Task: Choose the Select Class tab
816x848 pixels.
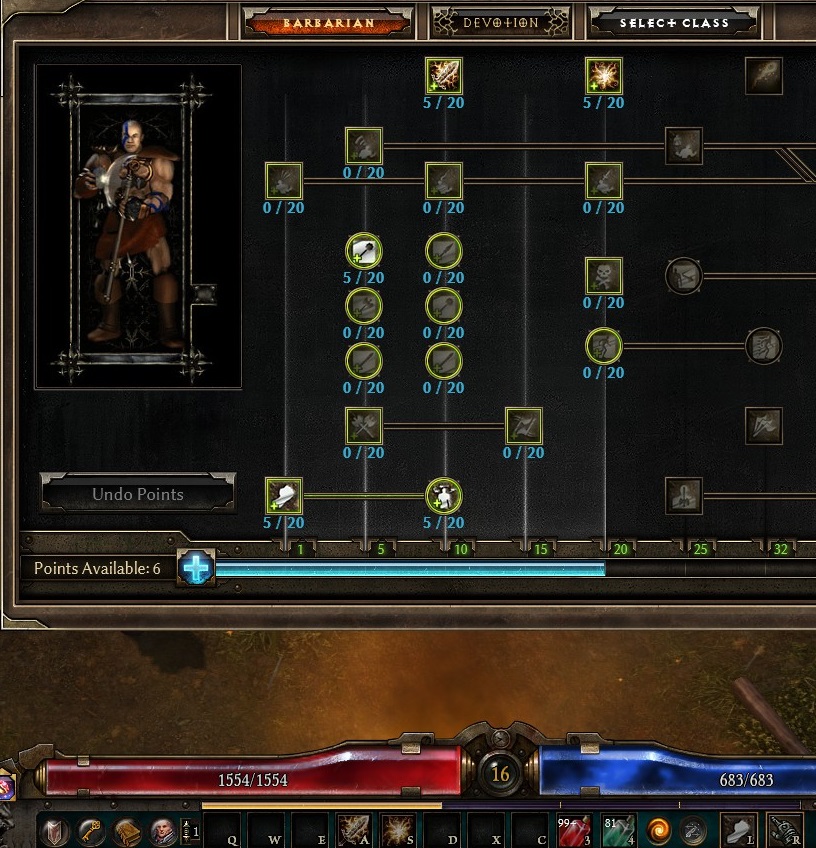Action: 673,22
